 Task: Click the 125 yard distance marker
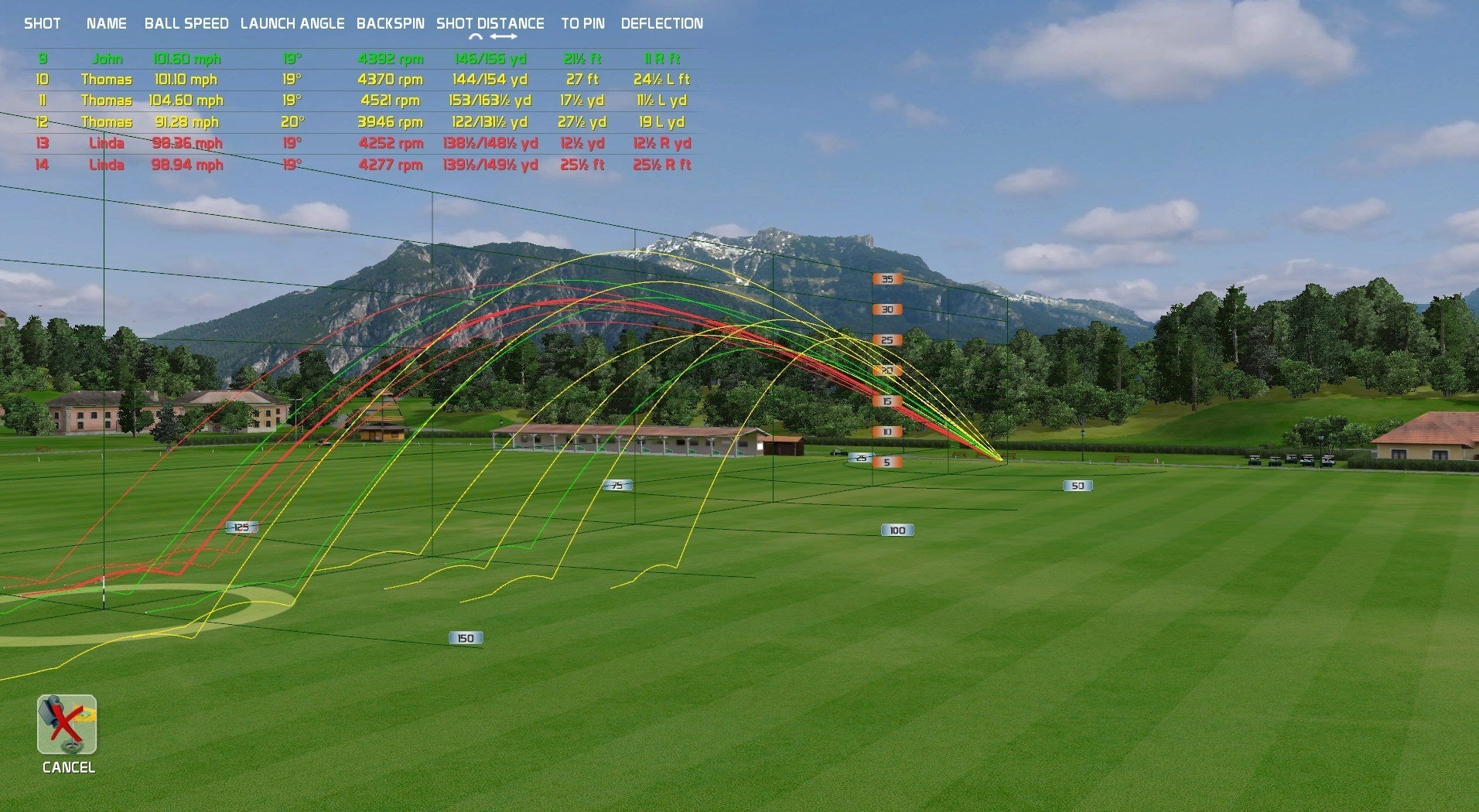pos(241,526)
